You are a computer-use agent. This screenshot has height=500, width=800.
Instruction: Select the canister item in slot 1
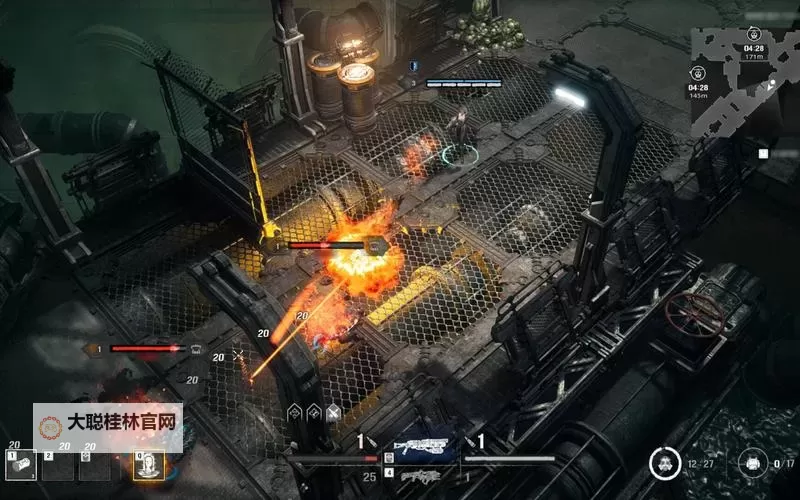[x=22, y=464]
